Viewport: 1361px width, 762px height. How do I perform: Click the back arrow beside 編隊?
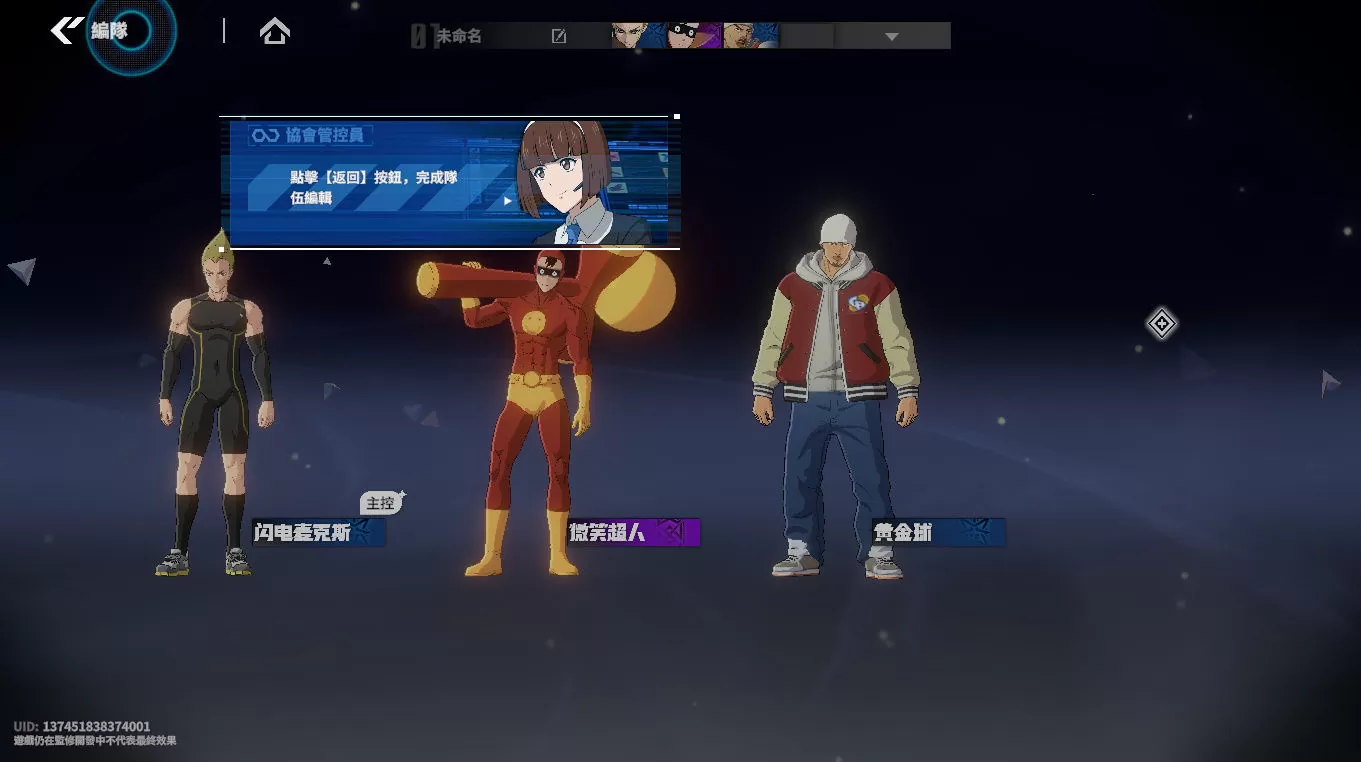[66, 31]
